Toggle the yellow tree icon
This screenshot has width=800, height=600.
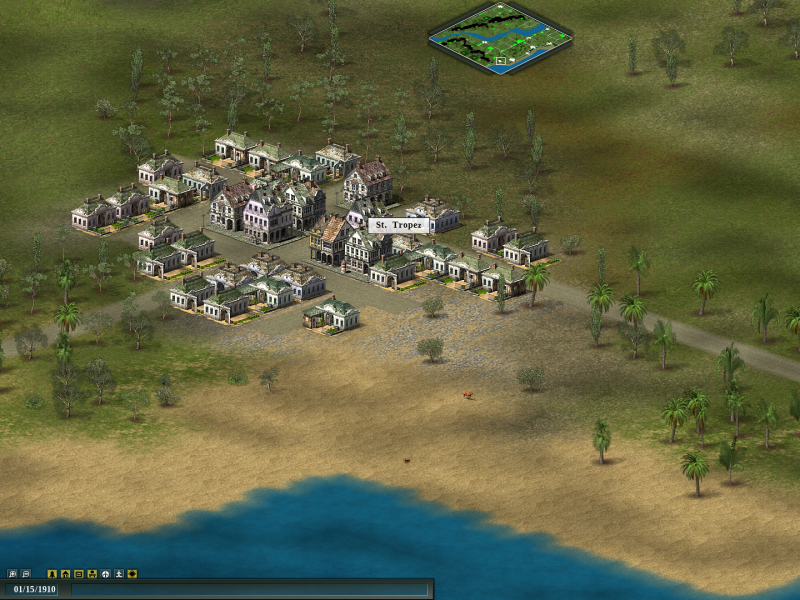tap(53, 574)
